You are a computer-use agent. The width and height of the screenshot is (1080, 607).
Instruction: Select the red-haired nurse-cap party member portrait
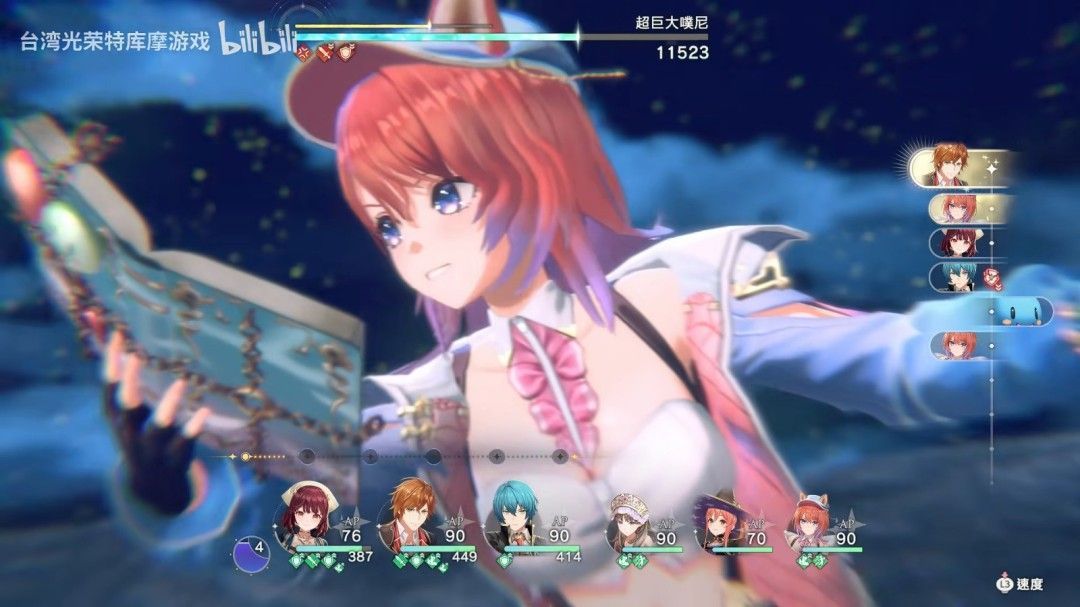click(303, 515)
